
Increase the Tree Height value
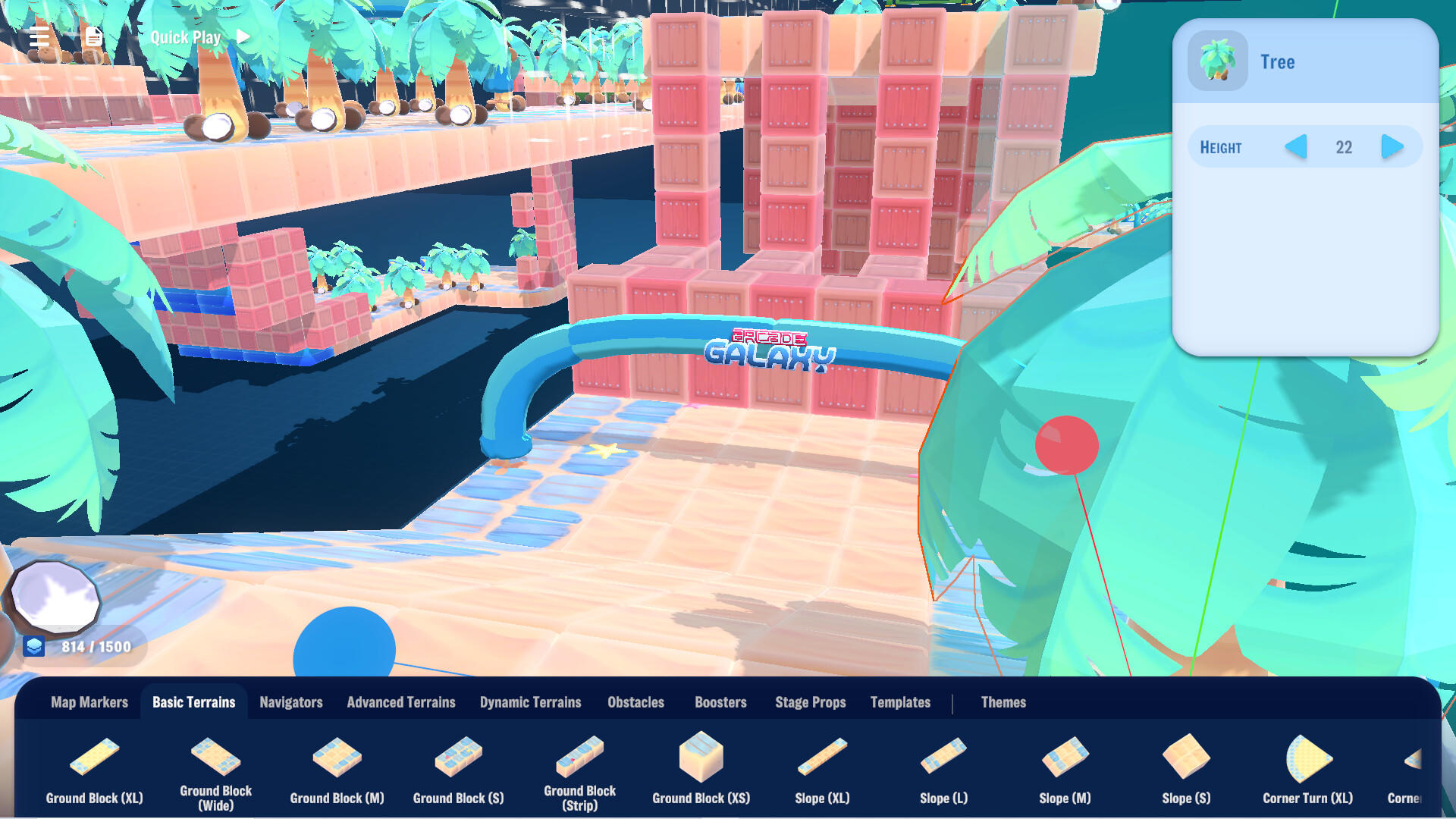point(1392,147)
